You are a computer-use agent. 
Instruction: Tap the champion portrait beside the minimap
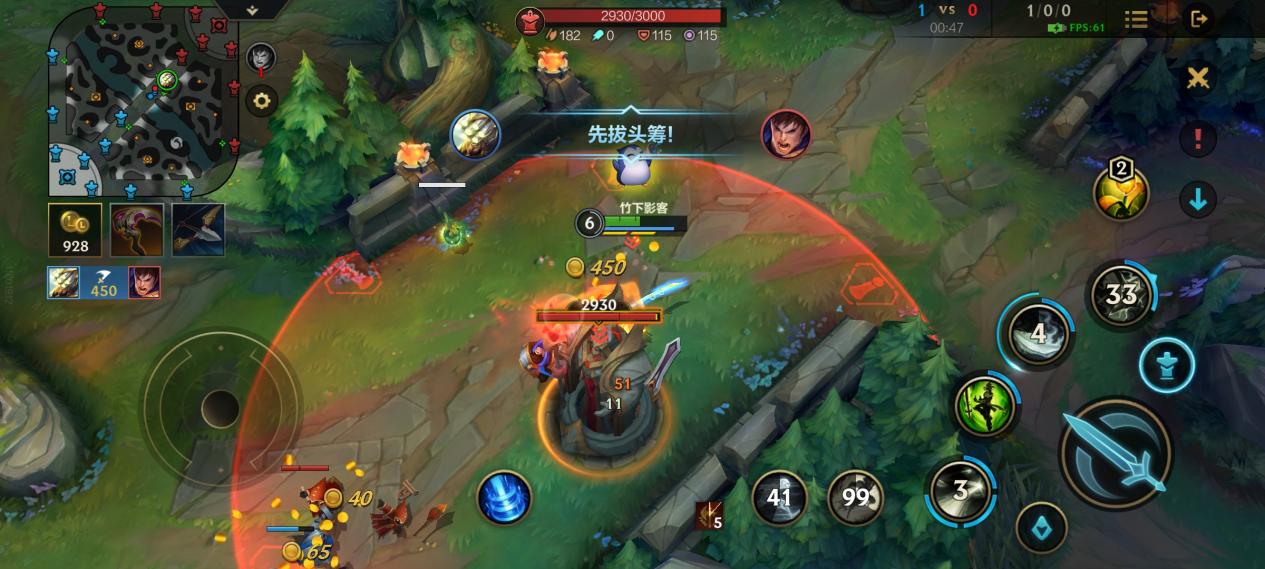(x=261, y=58)
